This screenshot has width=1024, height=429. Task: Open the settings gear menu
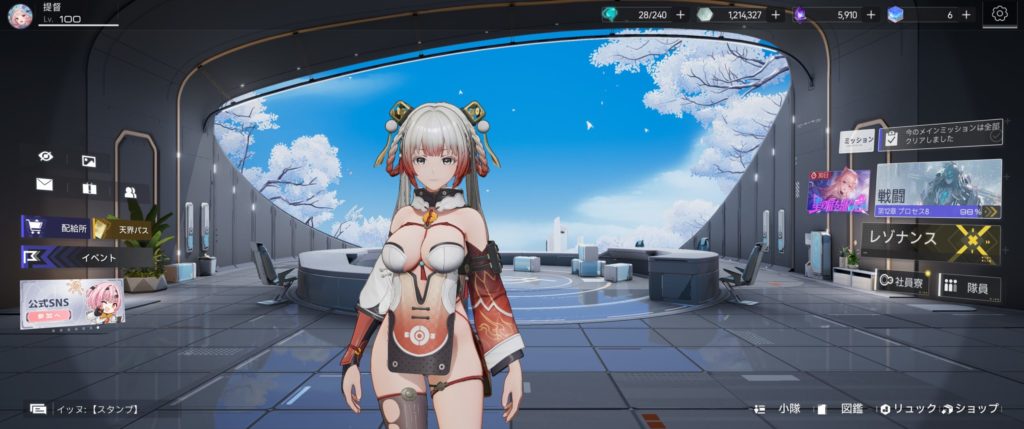999,14
